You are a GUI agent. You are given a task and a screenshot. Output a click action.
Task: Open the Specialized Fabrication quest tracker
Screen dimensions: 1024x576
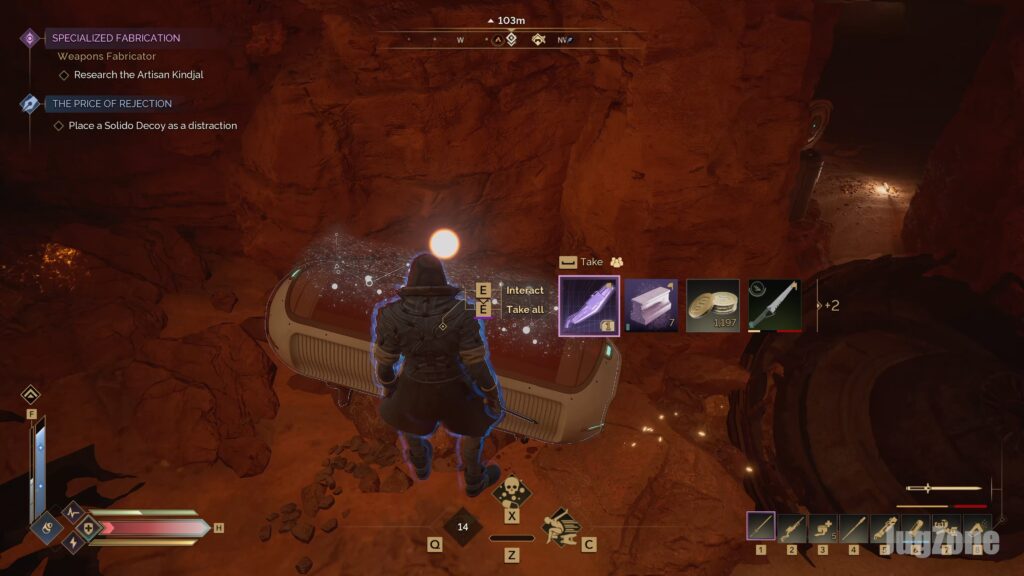tap(115, 38)
